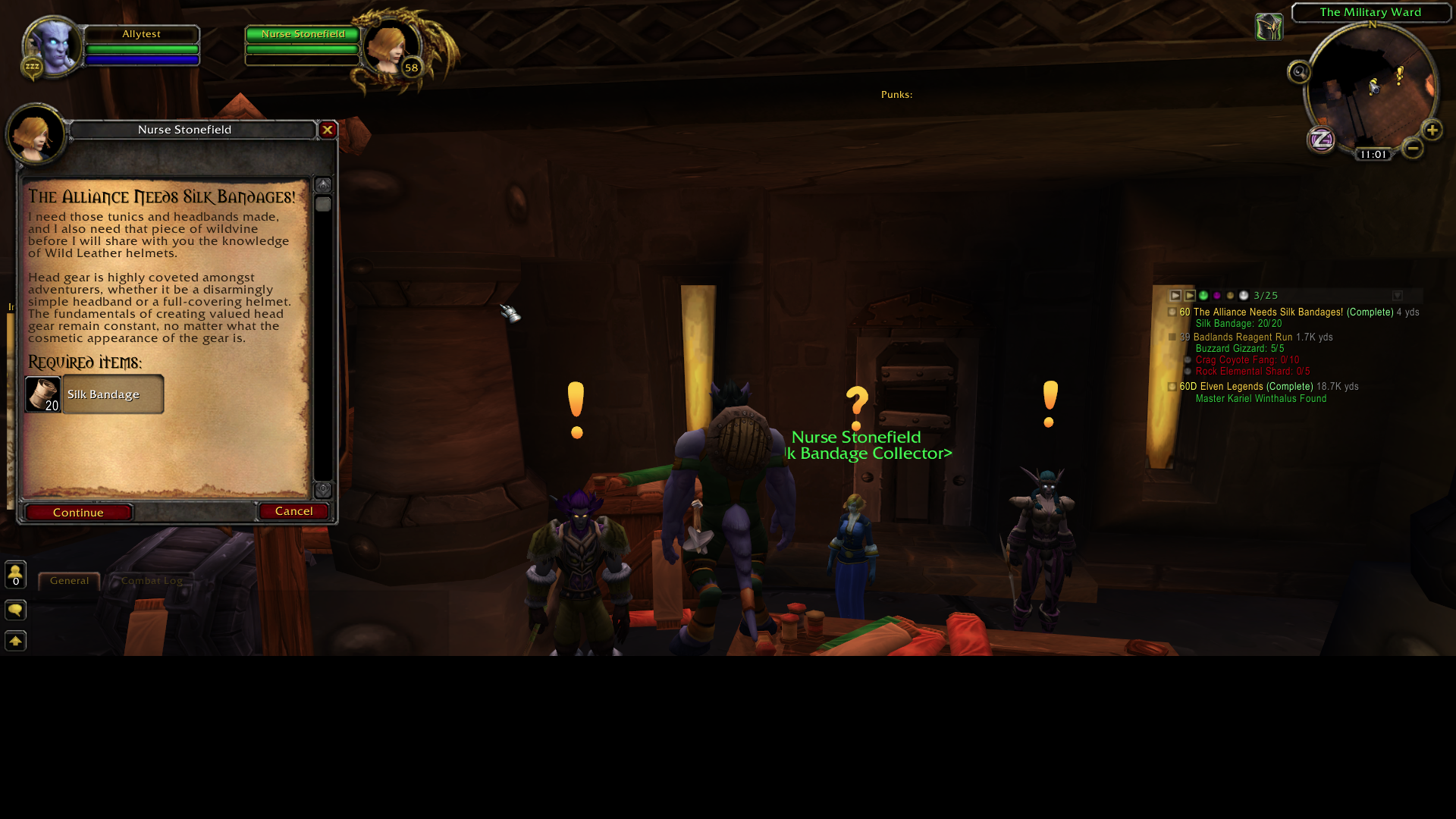Screen dimensions: 1456x819
Task: Toggle the green quest filter in the tracker
Action: (x=1202, y=296)
